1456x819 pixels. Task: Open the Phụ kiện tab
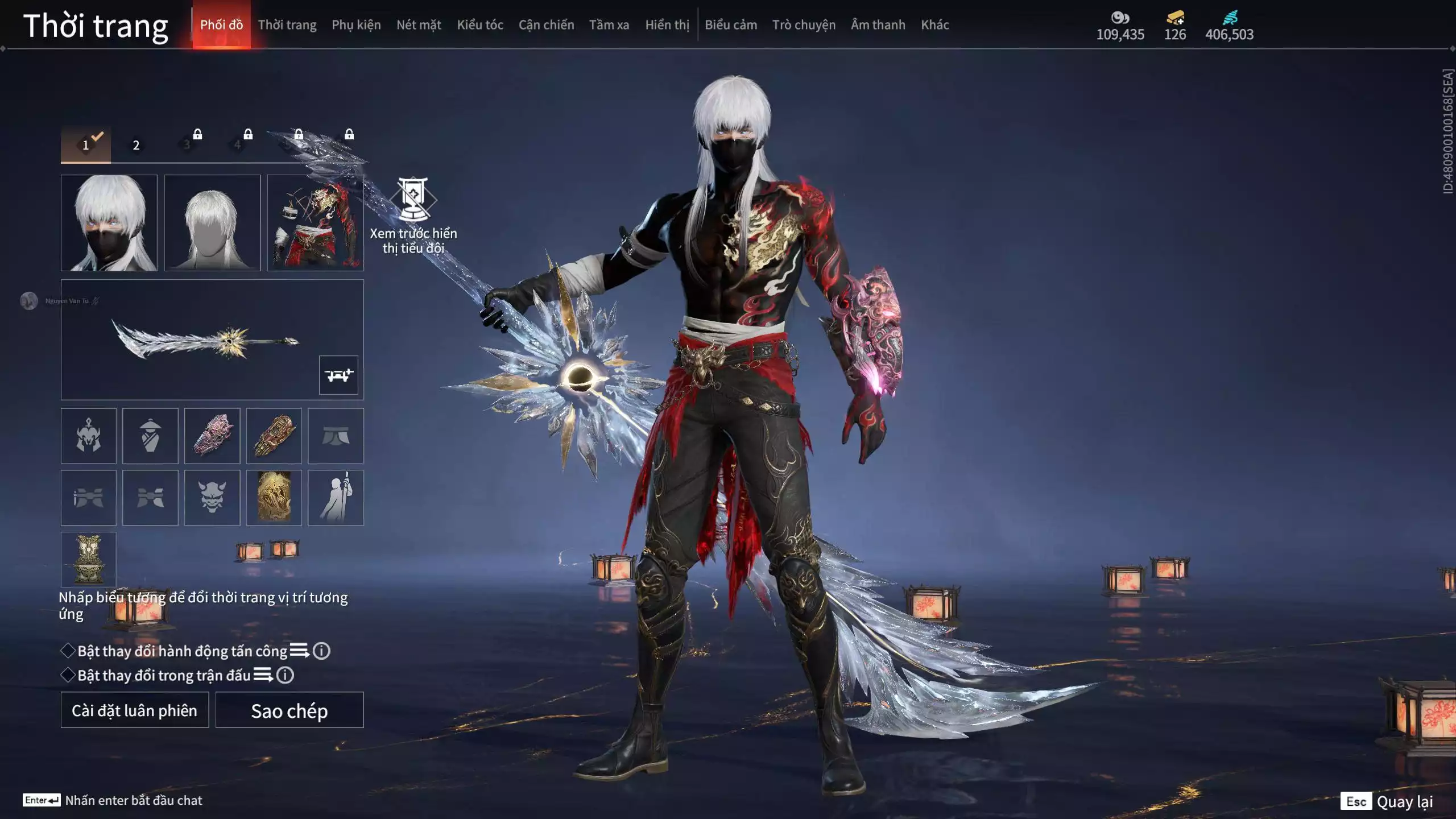[356, 25]
